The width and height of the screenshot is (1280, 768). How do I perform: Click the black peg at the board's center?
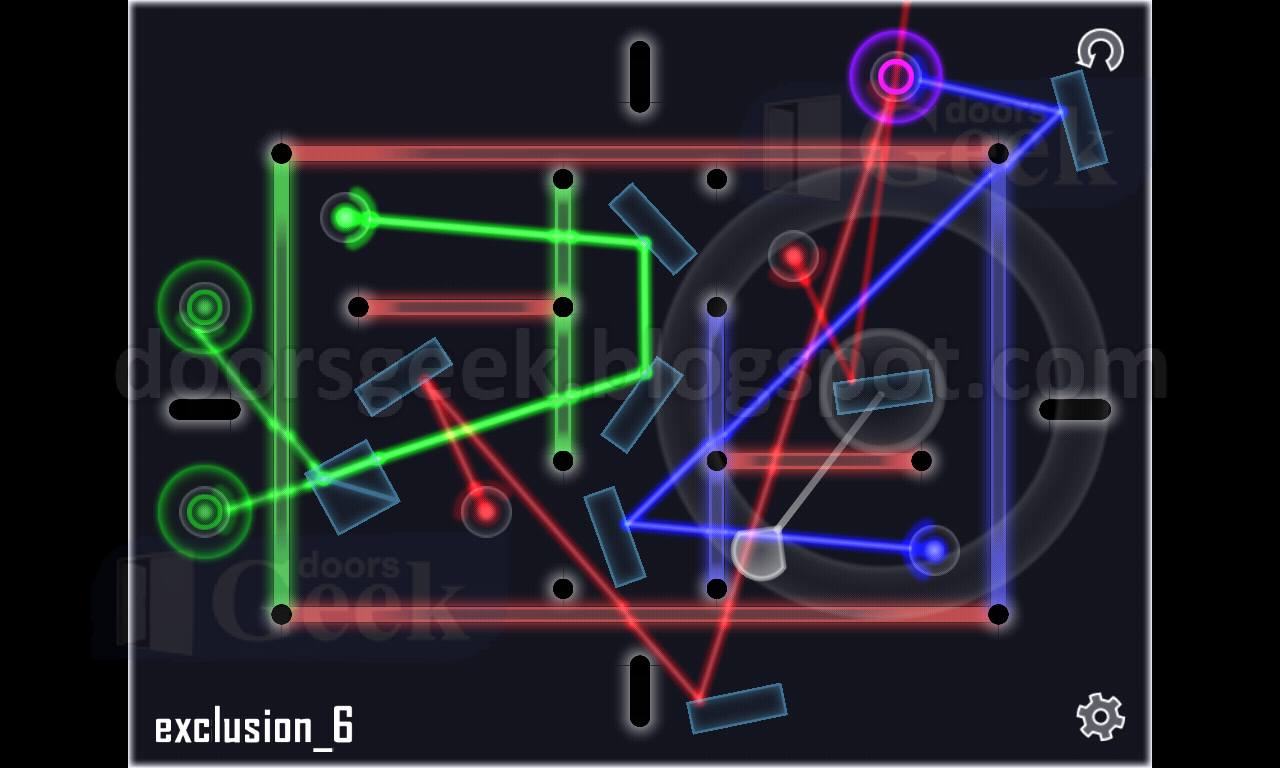point(715,460)
